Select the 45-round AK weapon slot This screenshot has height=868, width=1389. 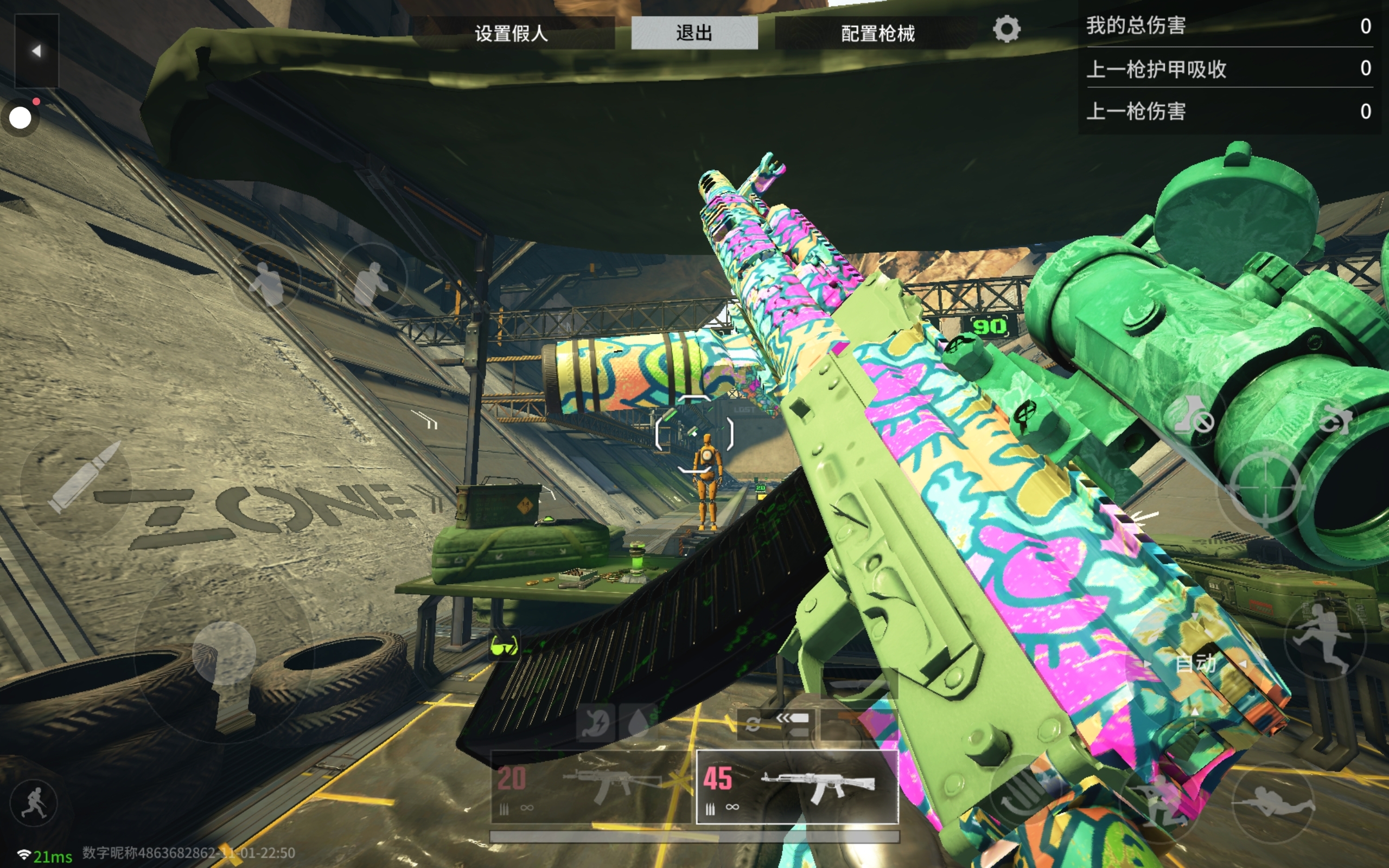(797, 787)
